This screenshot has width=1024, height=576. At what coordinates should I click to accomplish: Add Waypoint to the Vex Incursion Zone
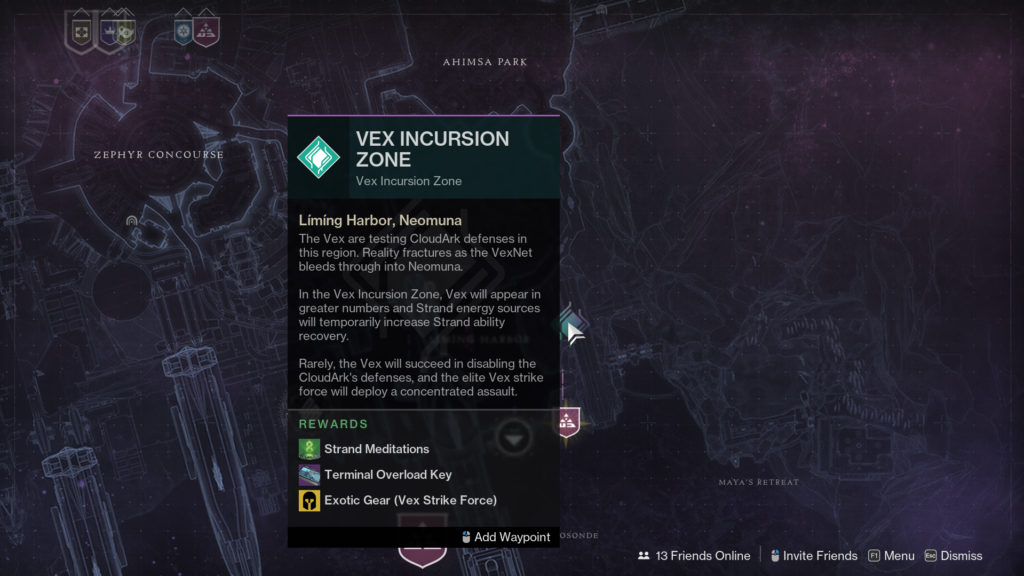506,537
